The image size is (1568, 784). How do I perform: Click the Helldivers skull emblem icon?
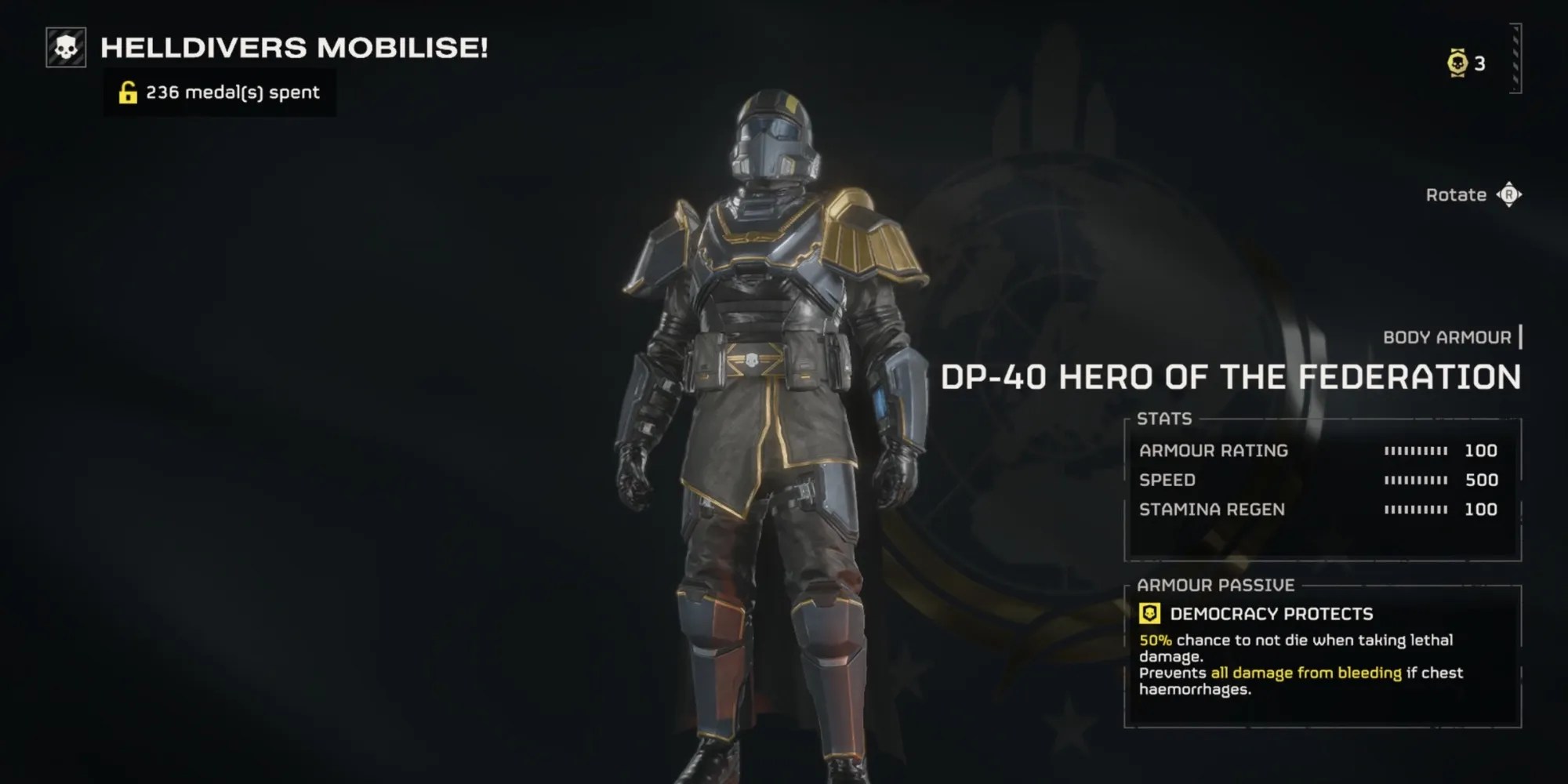click(x=62, y=49)
